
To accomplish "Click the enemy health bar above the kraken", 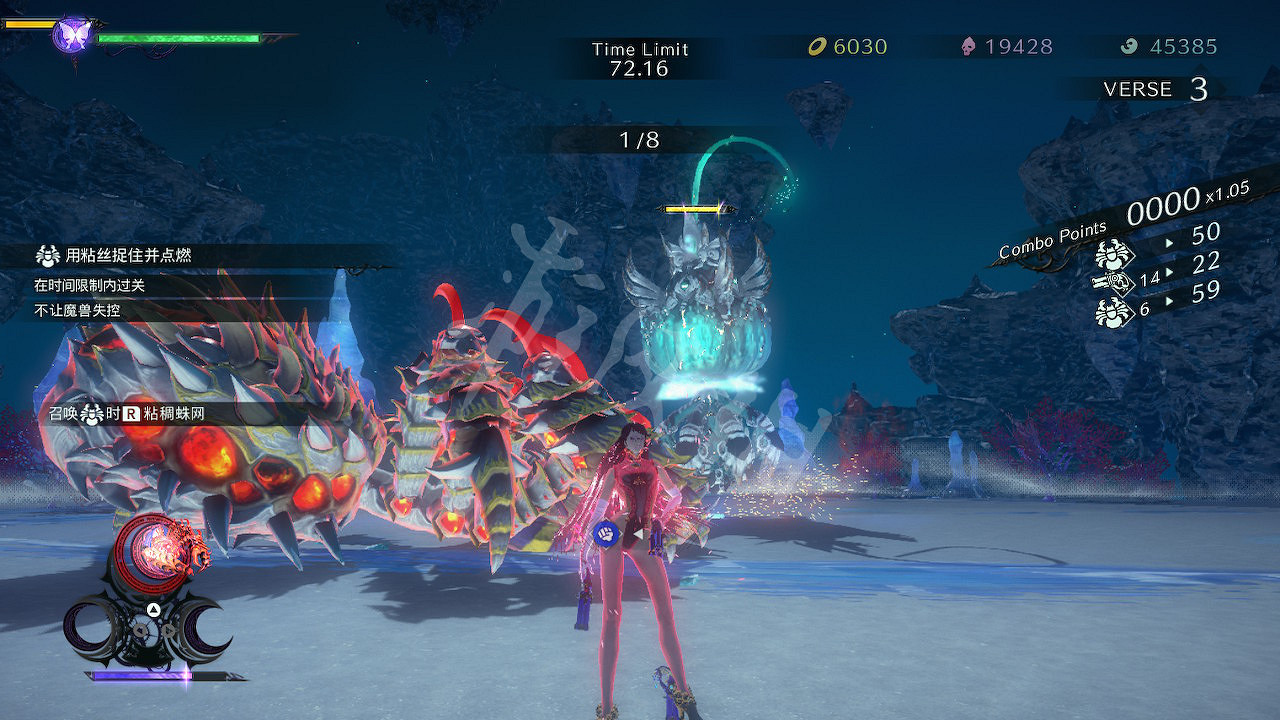I will click(x=690, y=210).
